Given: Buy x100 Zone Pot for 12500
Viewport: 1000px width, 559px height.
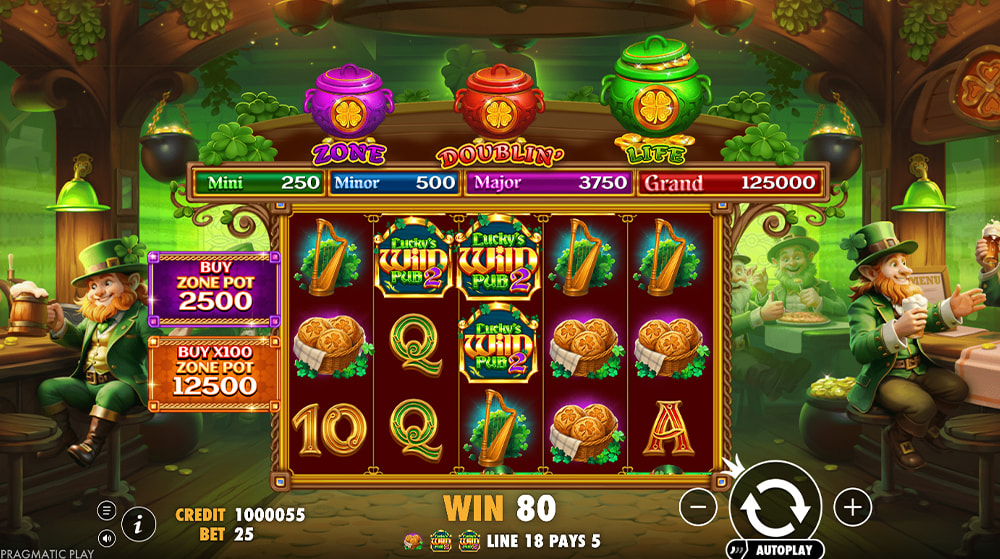Looking at the screenshot, I should click(x=214, y=372).
